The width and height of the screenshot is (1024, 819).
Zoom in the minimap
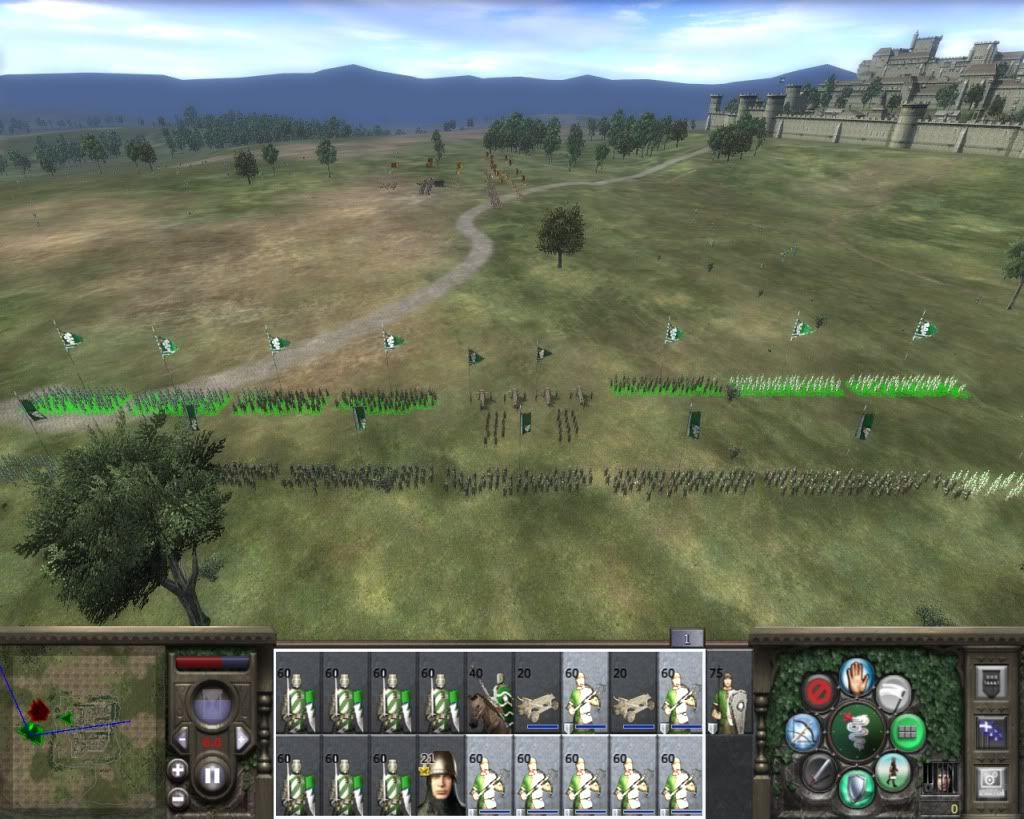(178, 769)
